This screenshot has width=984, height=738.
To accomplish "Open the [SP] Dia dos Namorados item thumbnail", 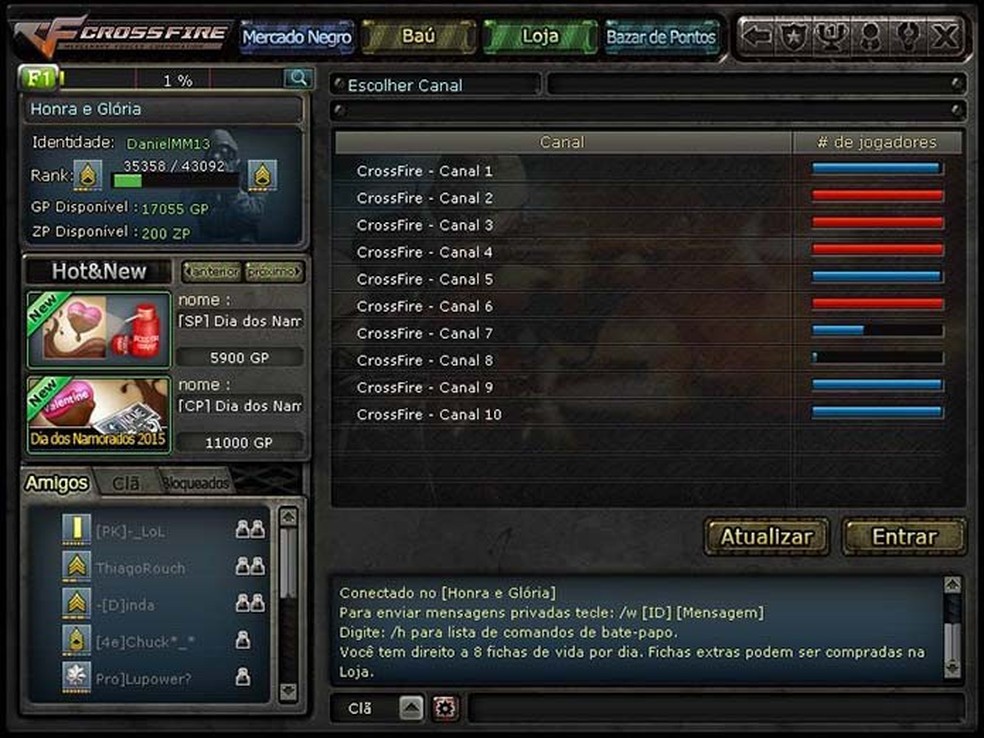I will 98,329.
